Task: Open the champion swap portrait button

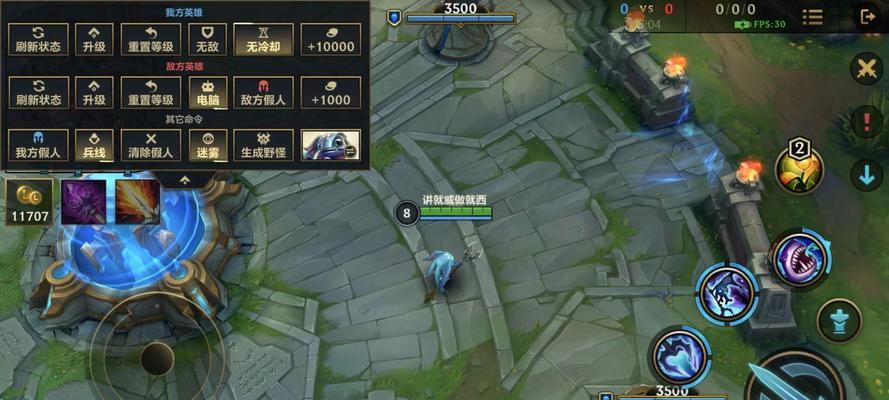Action: (330, 144)
